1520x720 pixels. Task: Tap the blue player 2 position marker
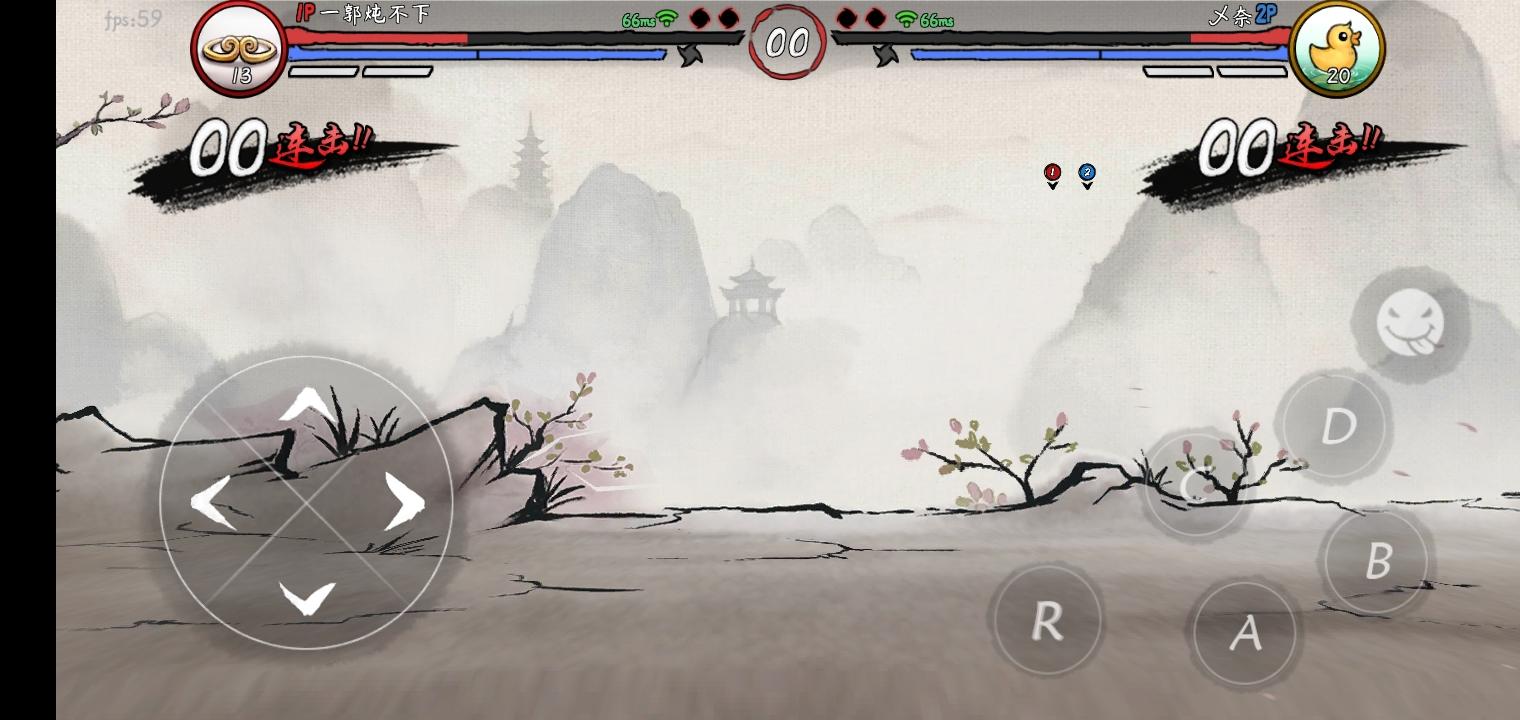coord(1086,172)
